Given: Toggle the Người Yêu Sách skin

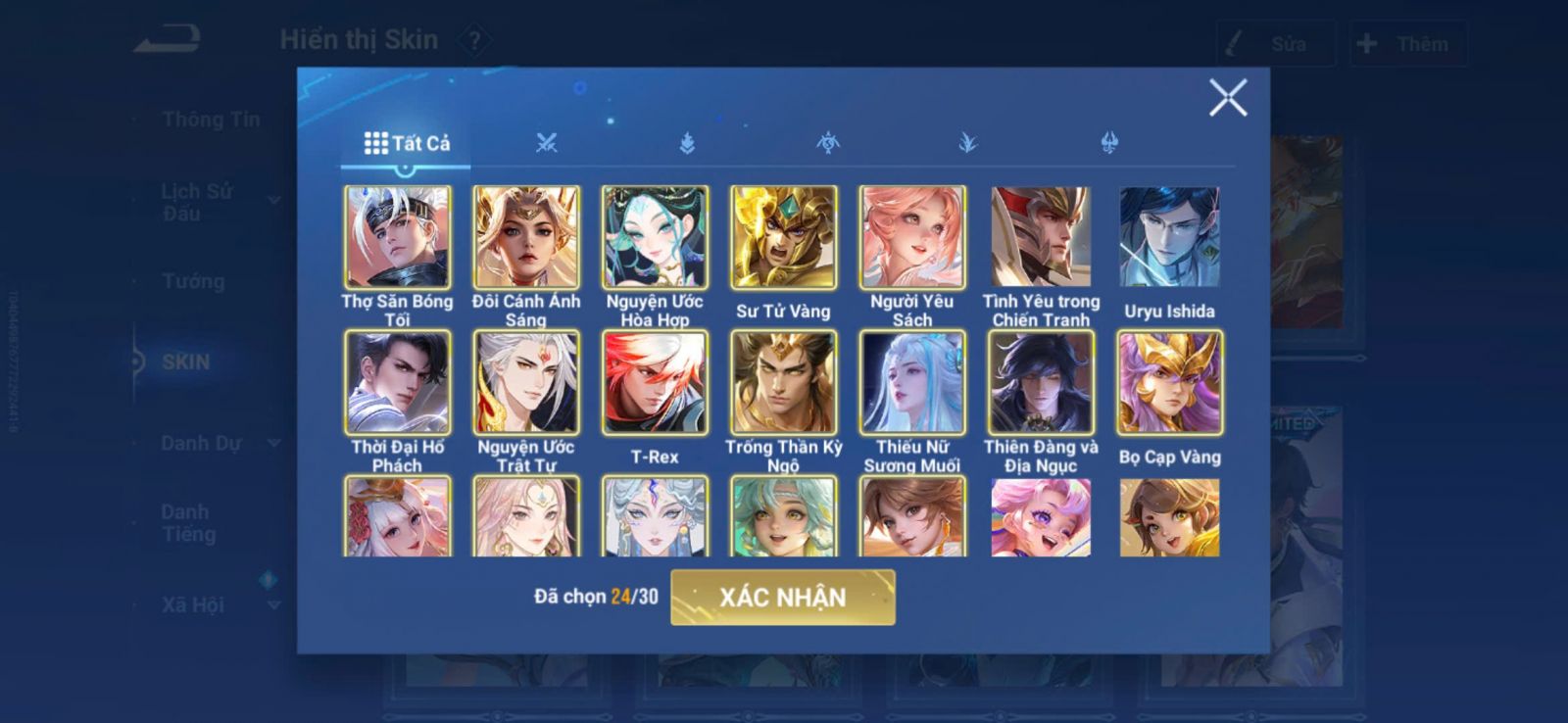Looking at the screenshot, I should pos(912,238).
